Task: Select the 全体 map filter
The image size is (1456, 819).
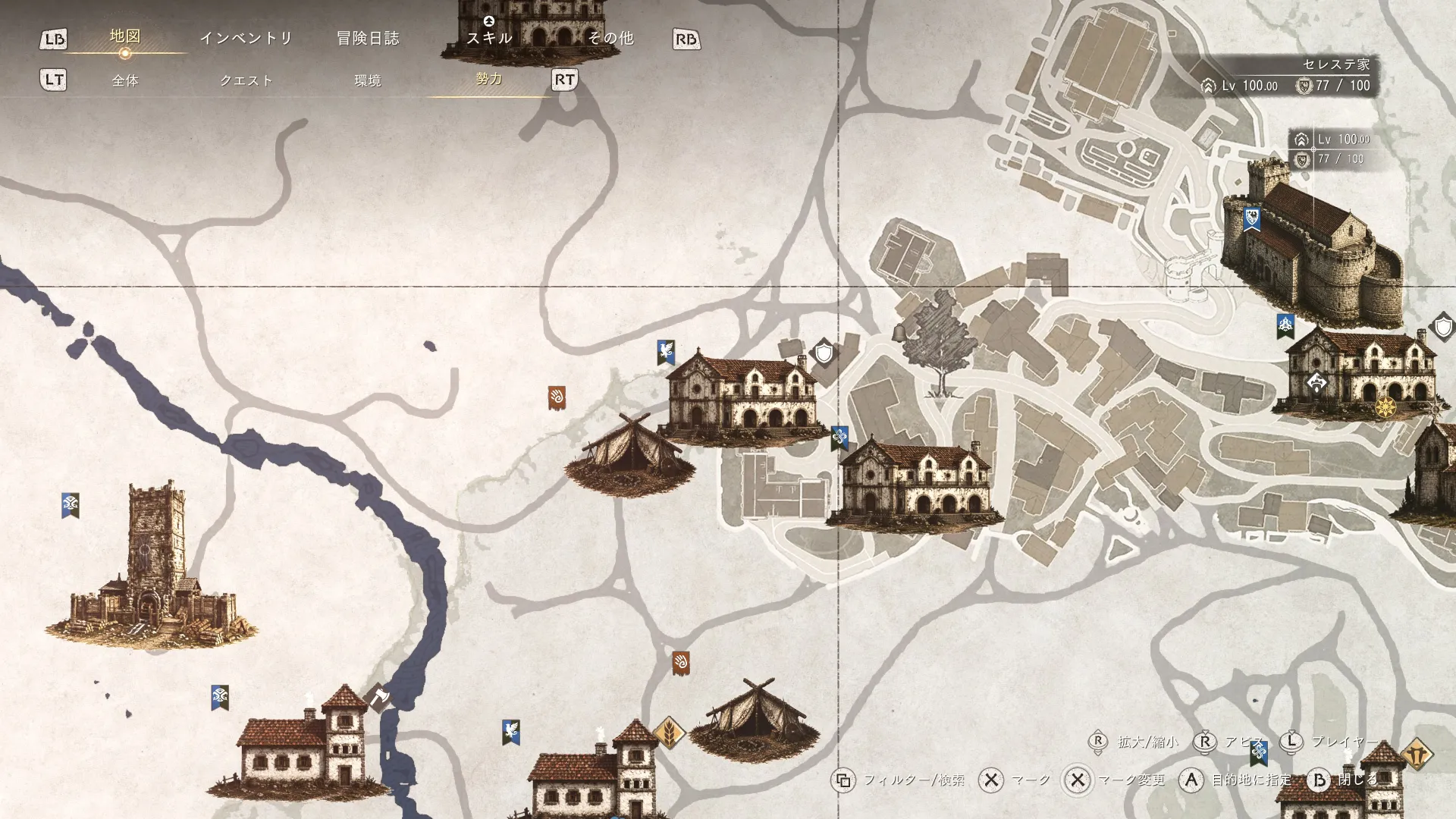Action: pos(125,80)
